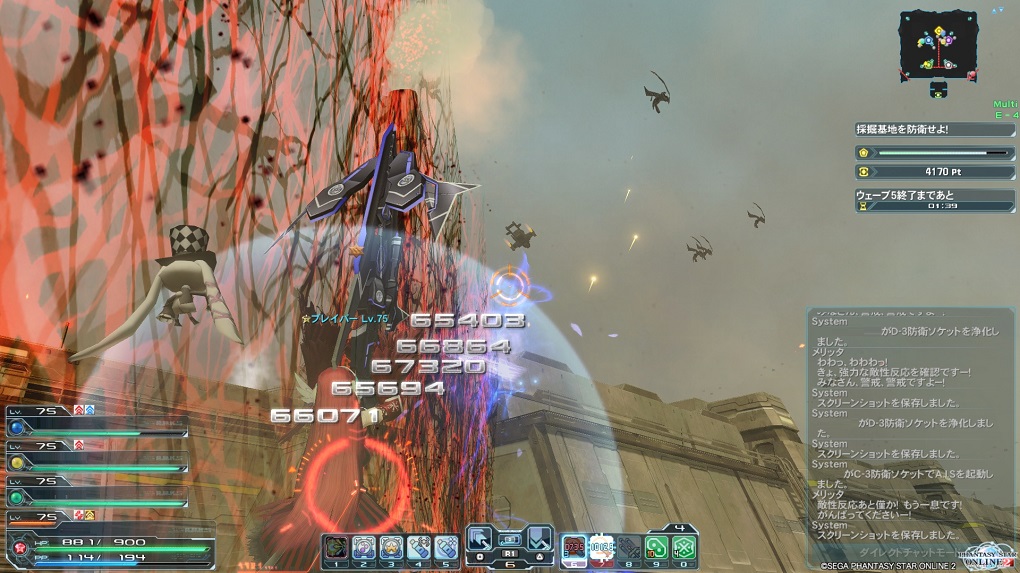Click the right weapon palette action icon
The width and height of the screenshot is (1020, 573).
539,538
